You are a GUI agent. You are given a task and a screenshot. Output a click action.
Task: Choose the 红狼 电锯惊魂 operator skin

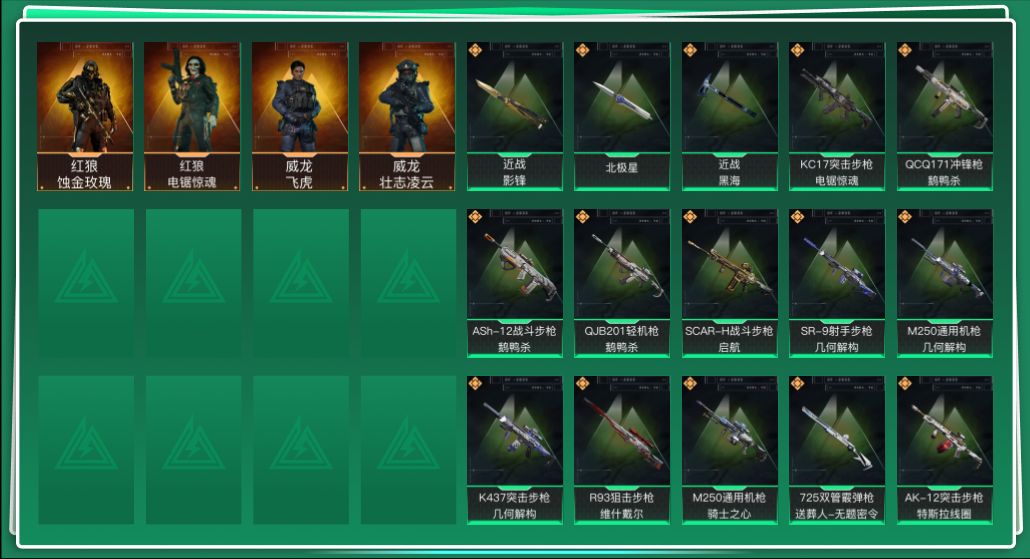pyautogui.click(x=192, y=115)
